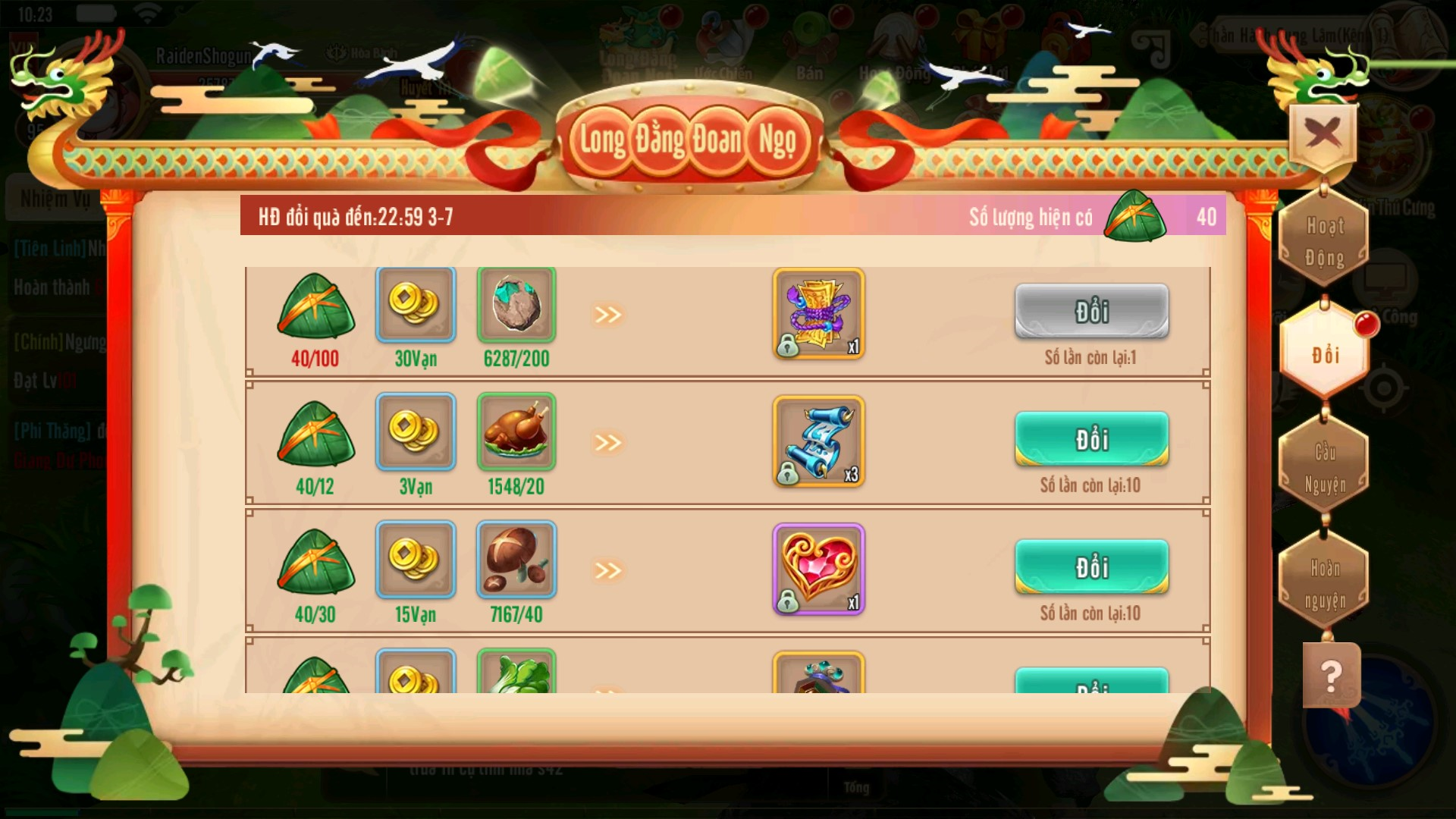Check the ore rock material costing 200
The width and height of the screenshot is (1456, 819).
516,305
